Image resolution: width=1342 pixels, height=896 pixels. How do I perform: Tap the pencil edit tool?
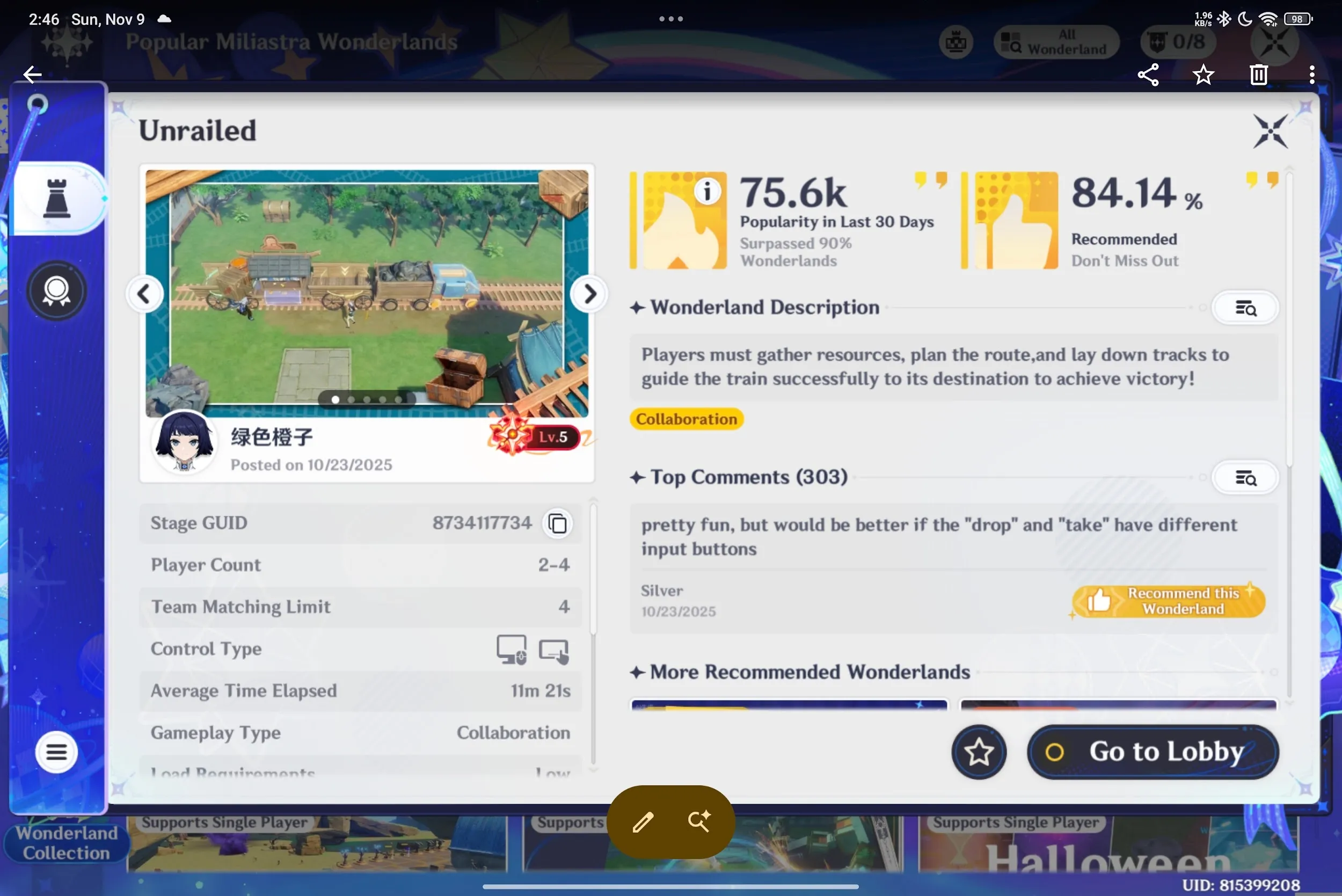pyautogui.click(x=643, y=821)
